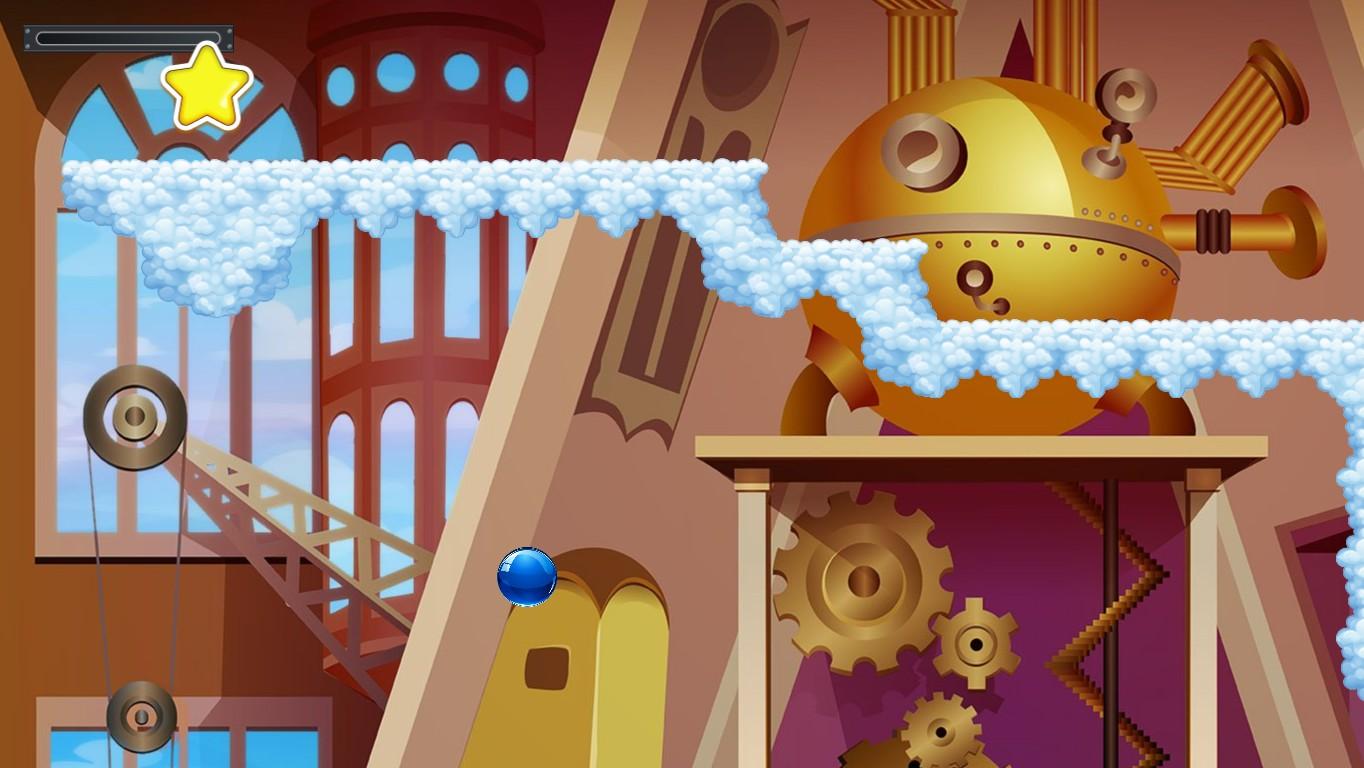Click the yellow star collectible
The image size is (1364, 768).
point(205,89)
